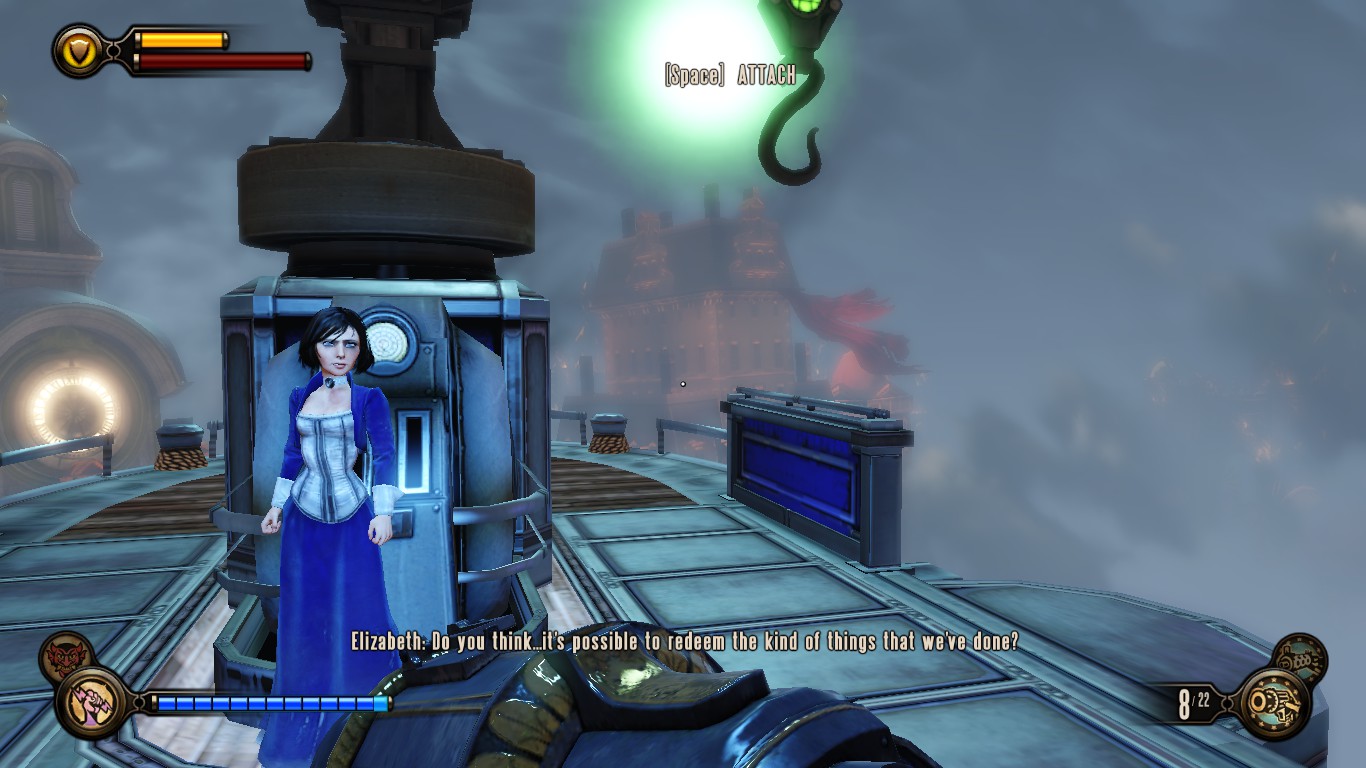Click the blue salts bar
Image resolution: width=1366 pixels, height=768 pixels.
pyautogui.click(x=270, y=703)
